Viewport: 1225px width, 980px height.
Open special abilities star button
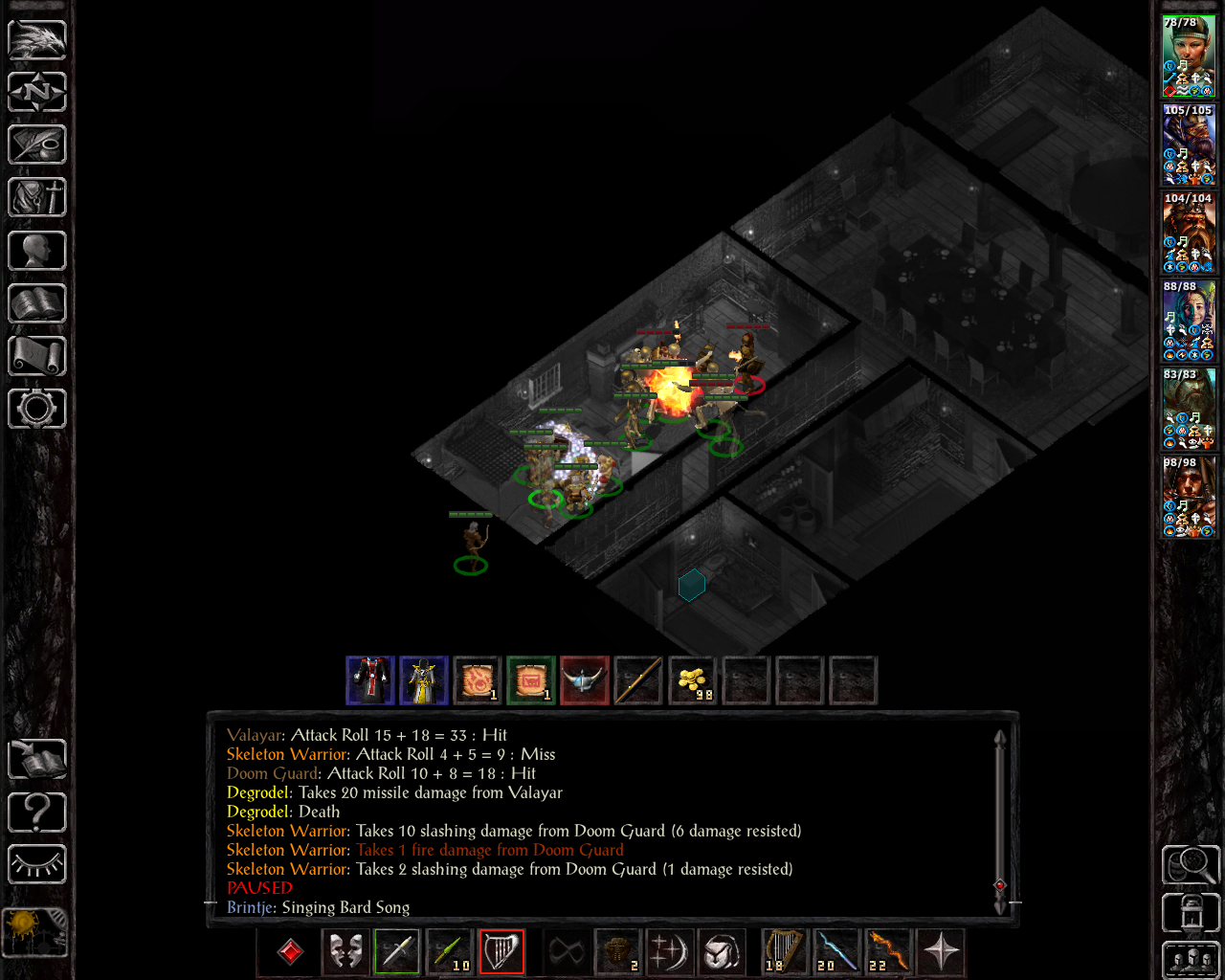[x=941, y=952]
